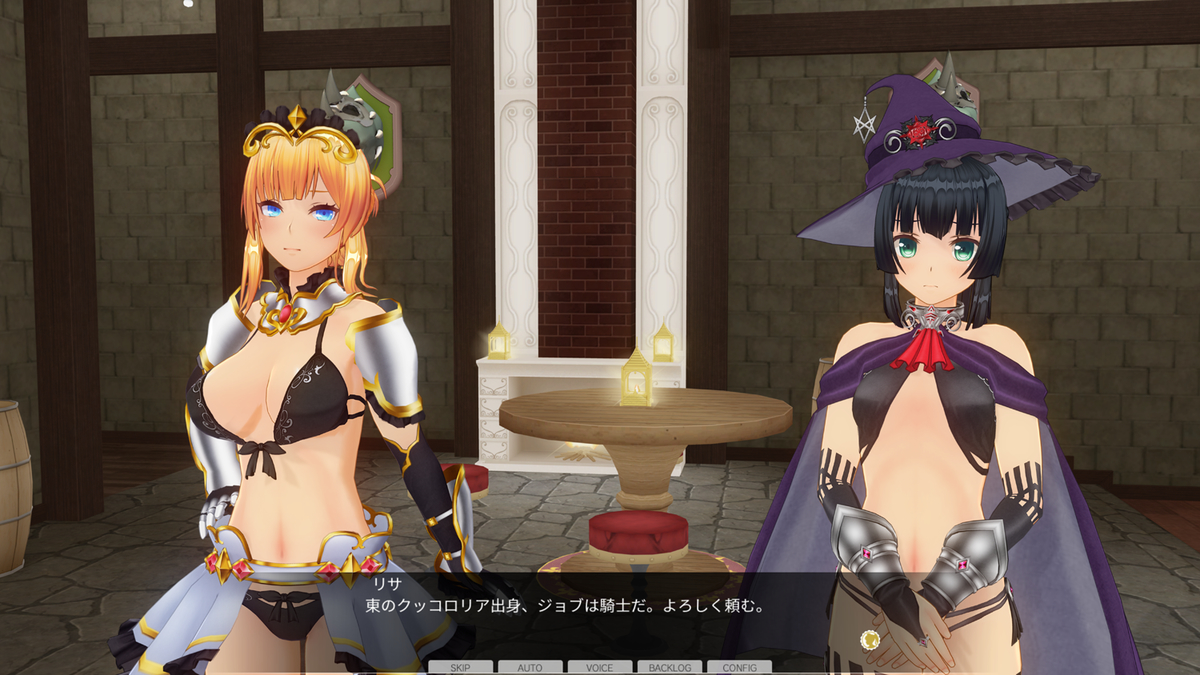The height and width of the screenshot is (675, 1200).
Task: Enable AUTO dialogue advance
Action: pyautogui.click(x=530, y=667)
